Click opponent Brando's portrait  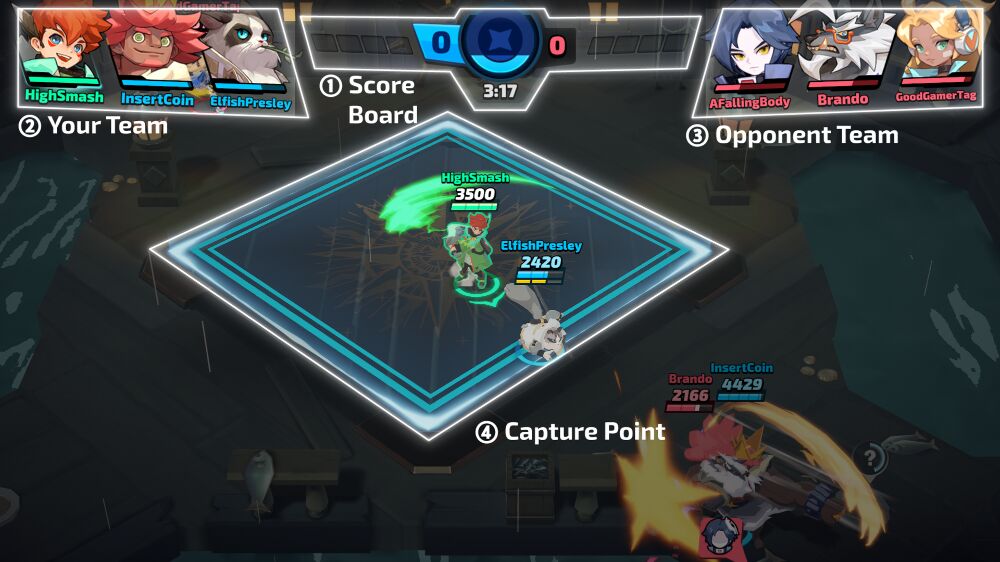[x=838, y=50]
